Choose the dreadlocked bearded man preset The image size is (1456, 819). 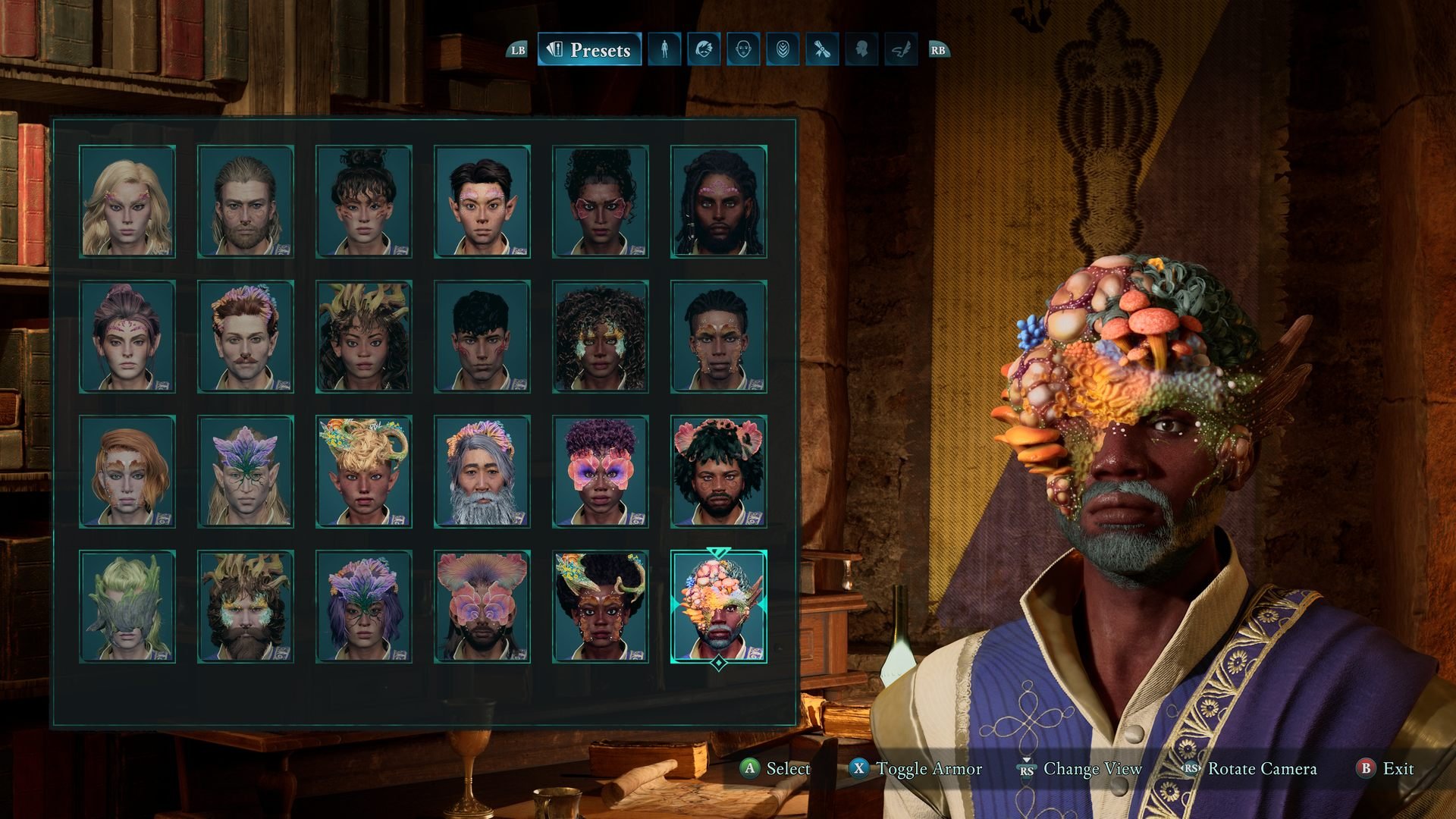(x=719, y=202)
